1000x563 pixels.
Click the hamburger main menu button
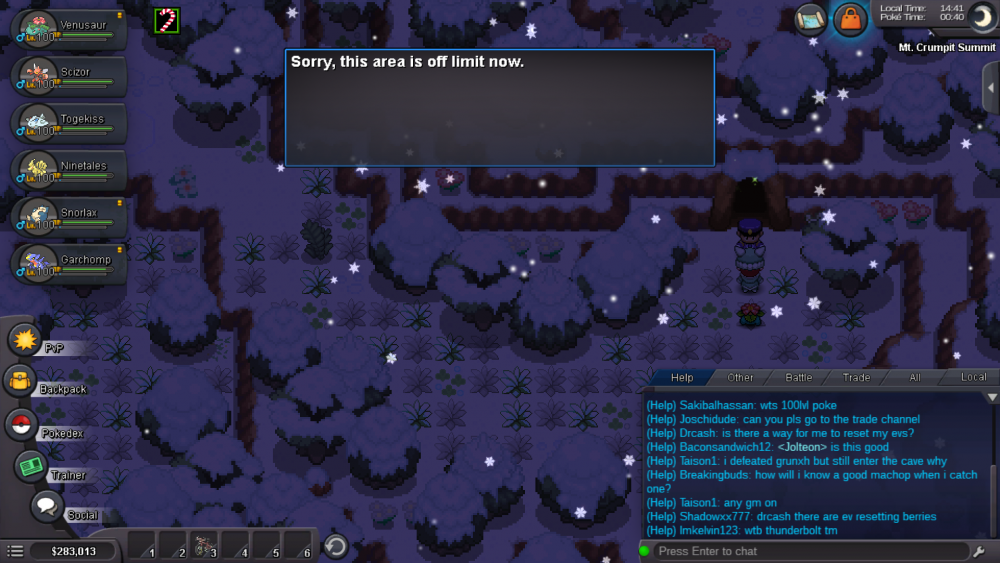pos(15,551)
